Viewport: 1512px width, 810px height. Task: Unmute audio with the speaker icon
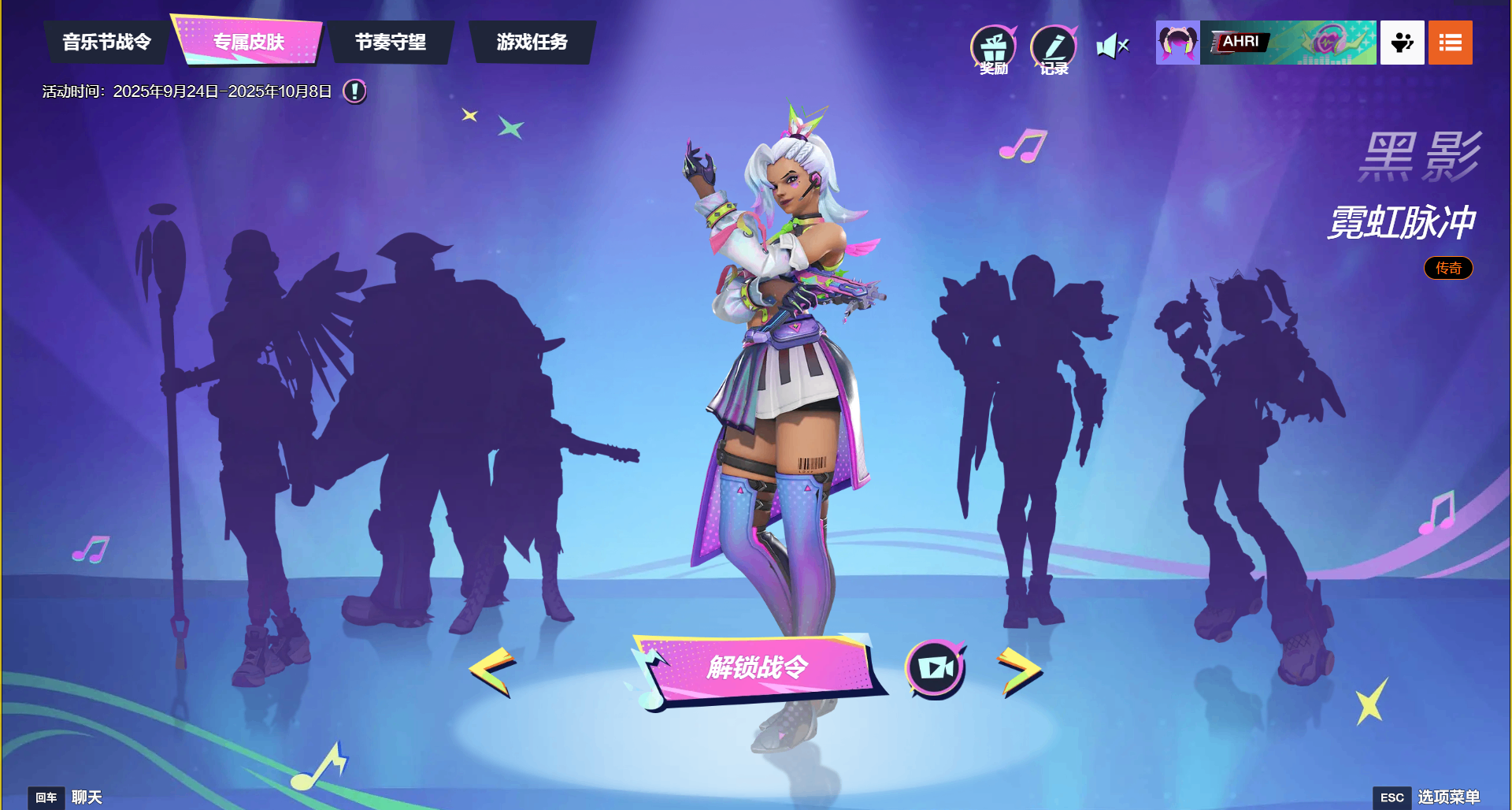[1111, 45]
